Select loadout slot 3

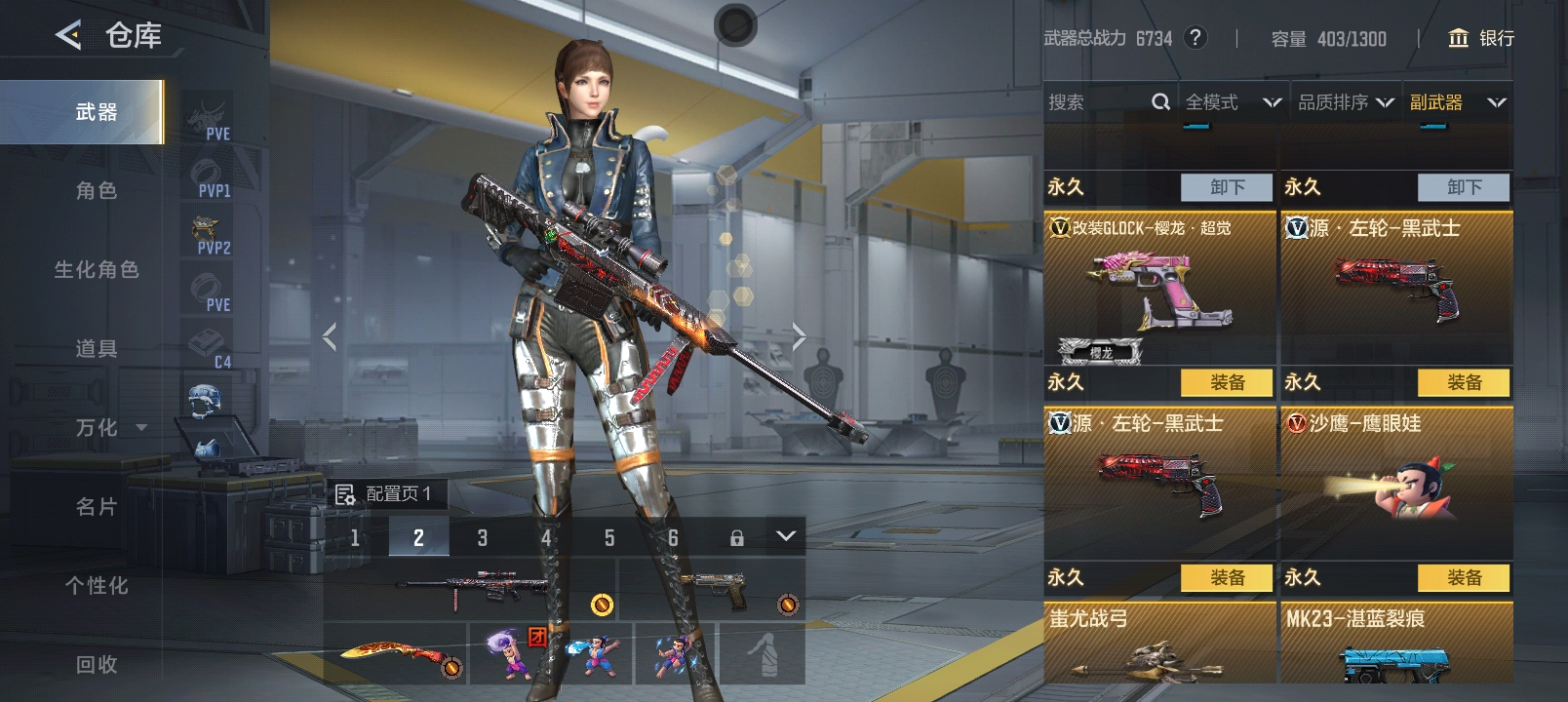coord(482,537)
